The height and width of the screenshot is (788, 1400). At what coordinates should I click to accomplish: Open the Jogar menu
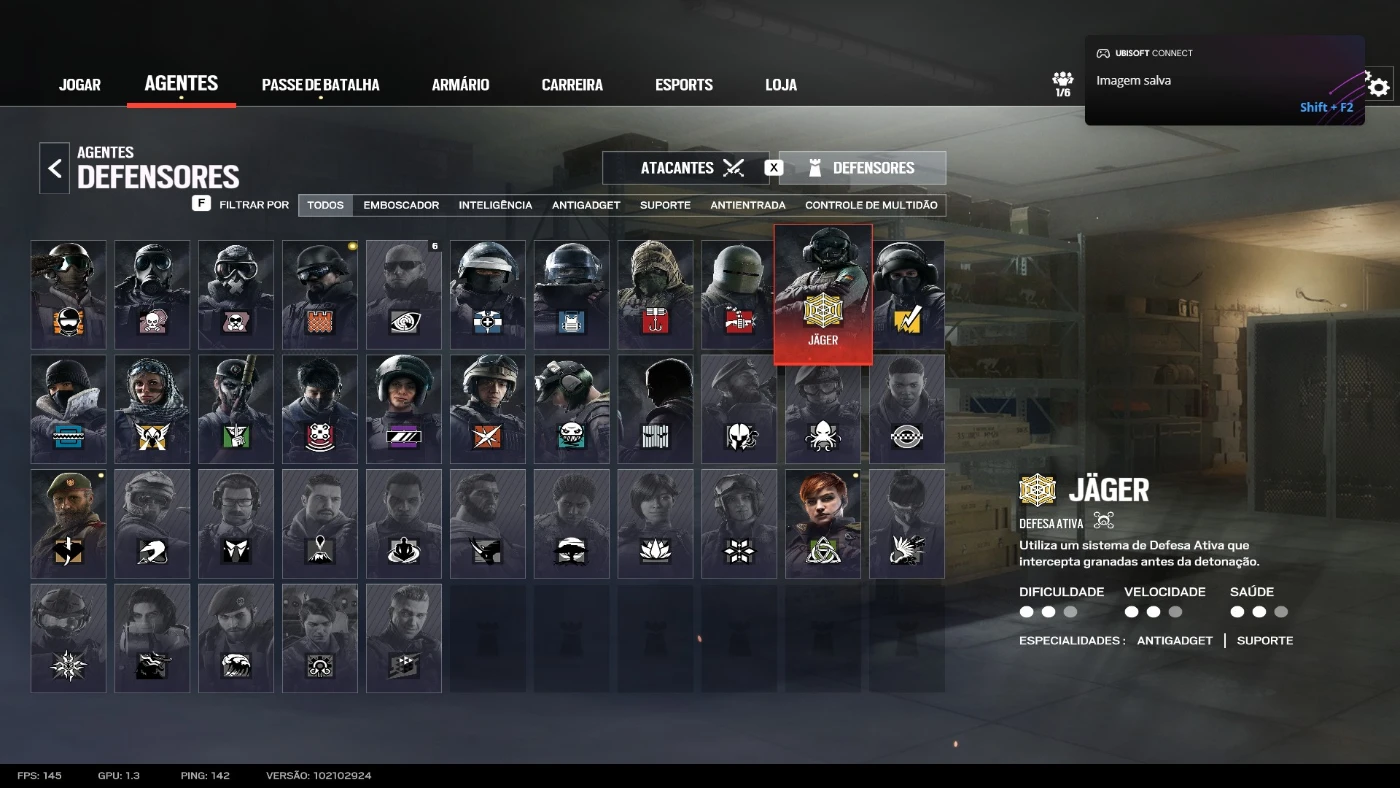click(x=80, y=85)
